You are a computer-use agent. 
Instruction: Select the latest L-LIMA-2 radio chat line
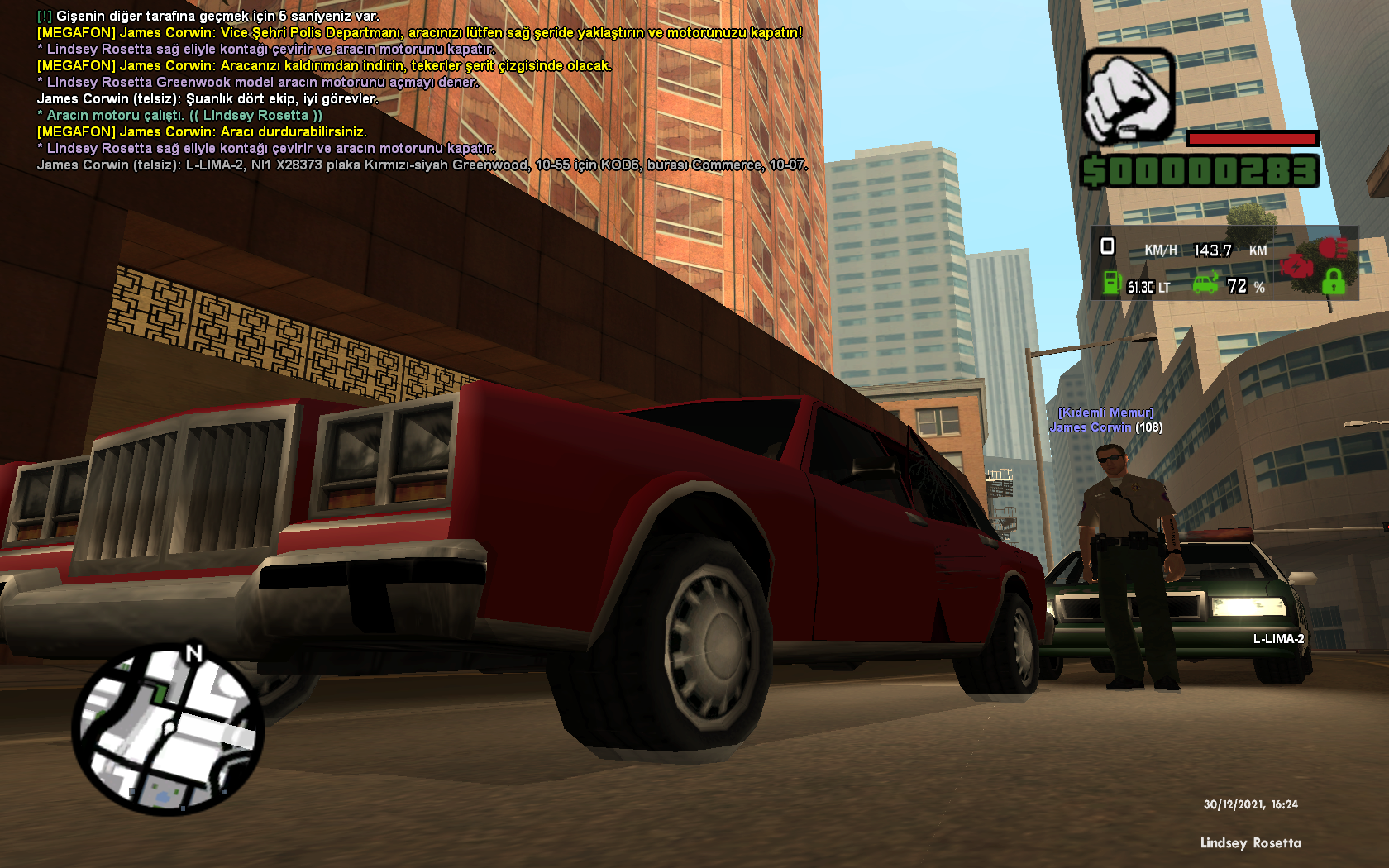click(x=422, y=165)
